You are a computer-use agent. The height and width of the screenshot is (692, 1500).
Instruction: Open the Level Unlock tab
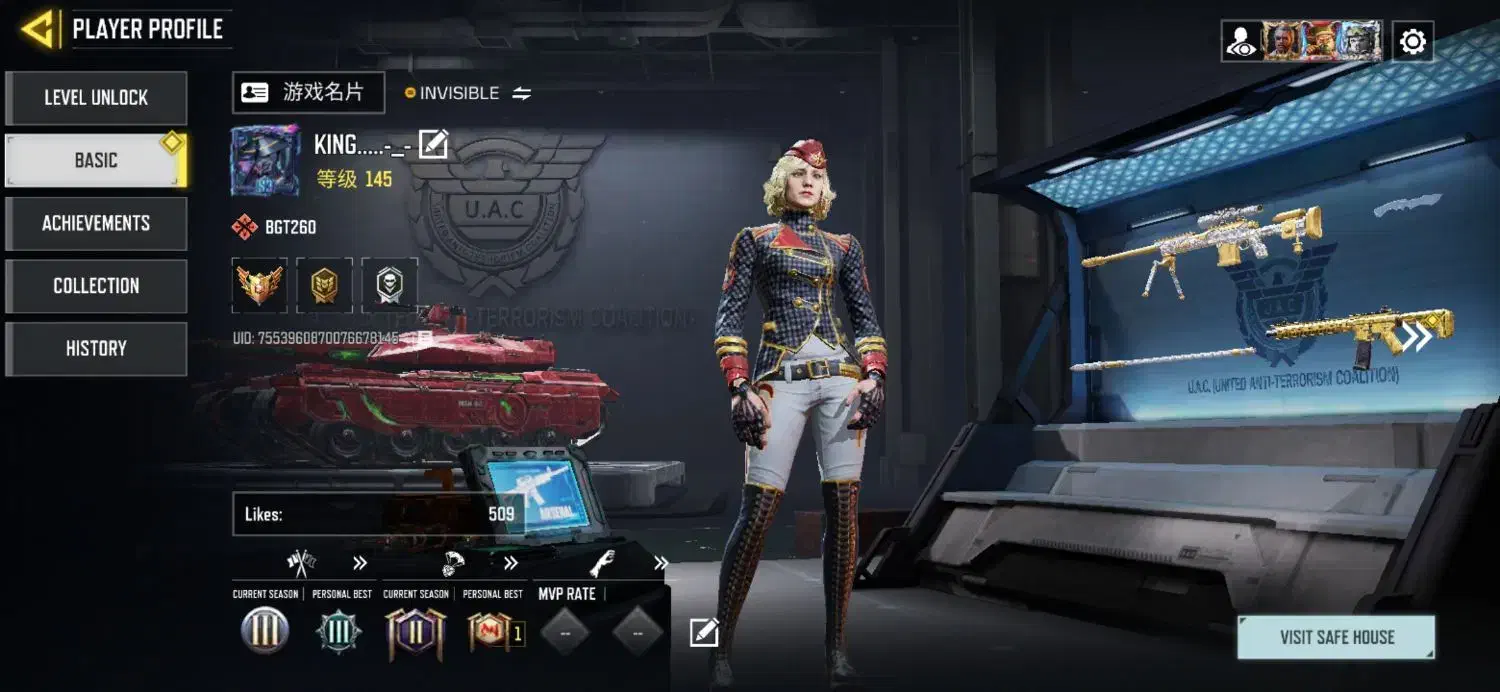click(96, 98)
